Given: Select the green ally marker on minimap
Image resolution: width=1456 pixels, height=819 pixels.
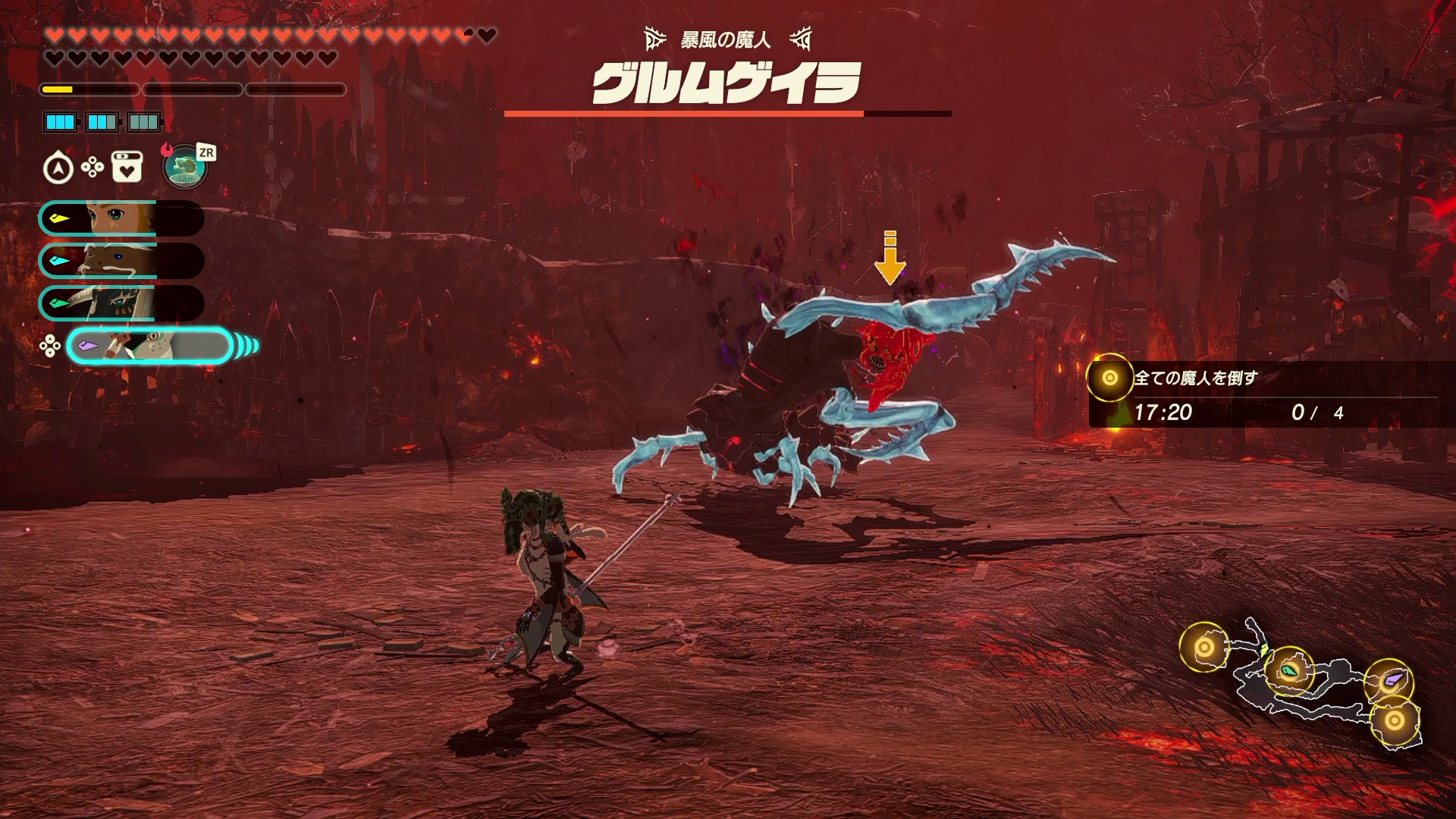Looking at the screenshot, I should [1288, 671].
